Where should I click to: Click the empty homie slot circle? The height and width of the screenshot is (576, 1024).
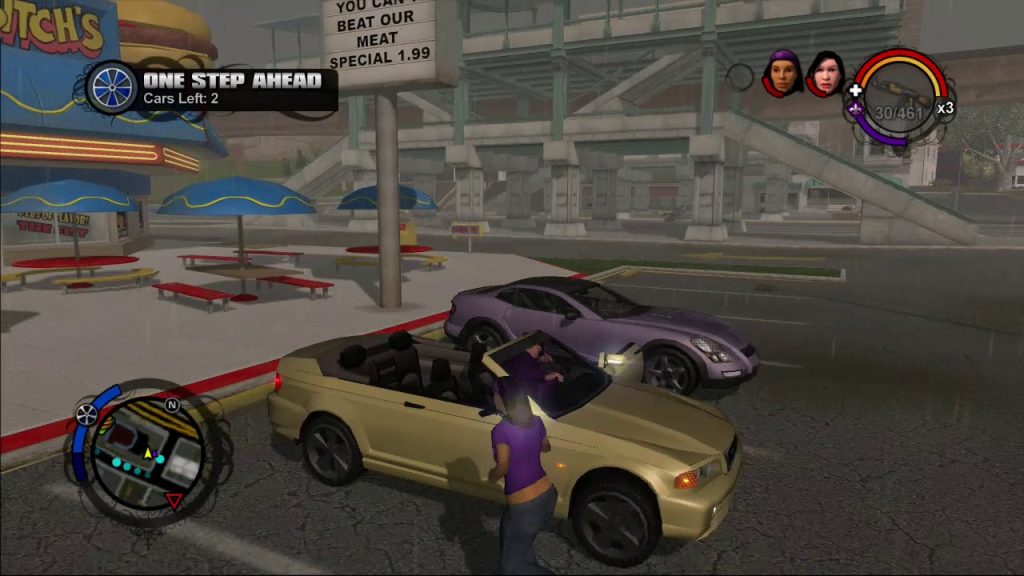740,76
